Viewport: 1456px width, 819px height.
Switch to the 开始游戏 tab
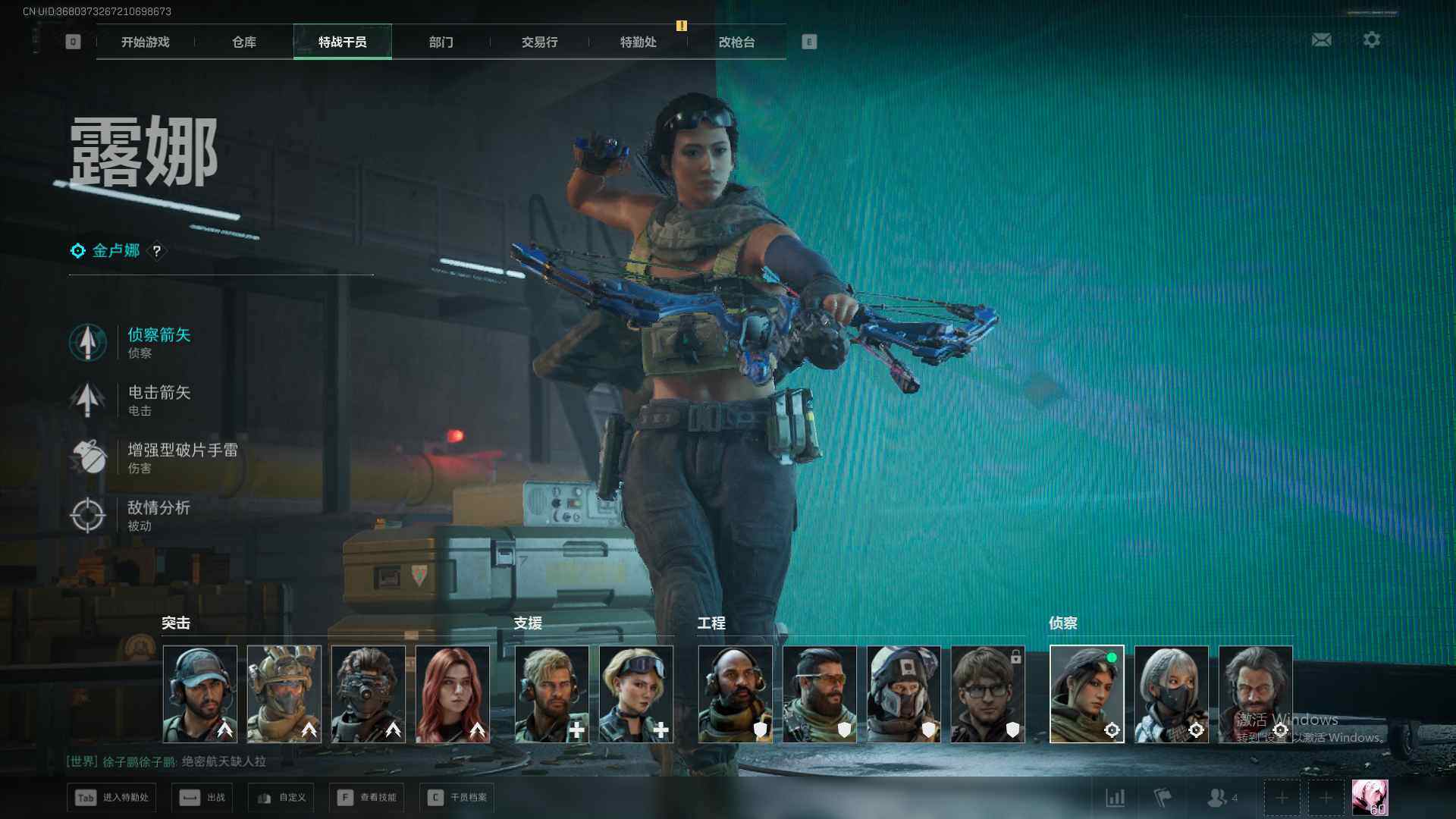pyautogui.click(x=145, y=42)
